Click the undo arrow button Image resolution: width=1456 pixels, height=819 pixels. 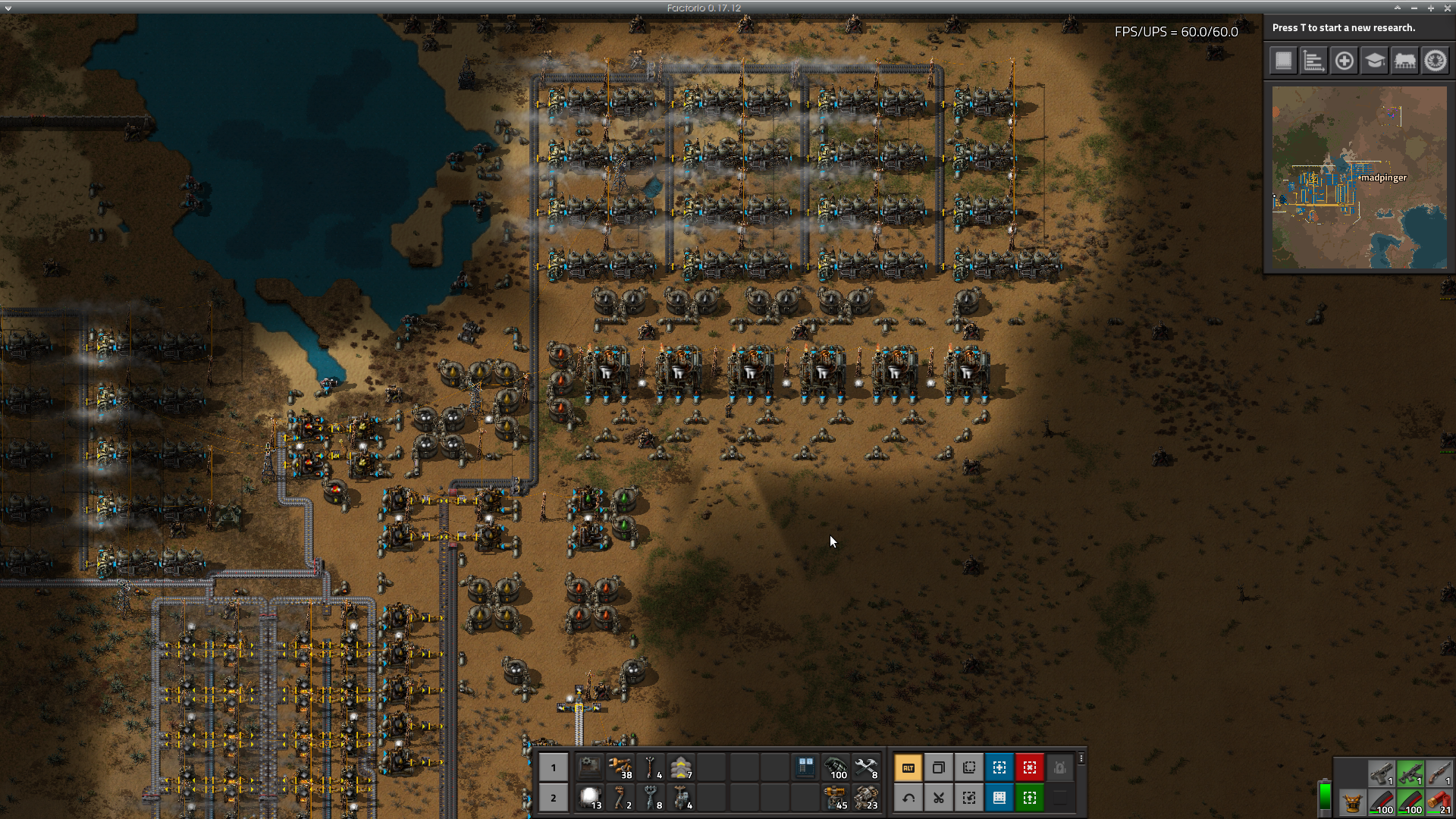coord(908,798)
